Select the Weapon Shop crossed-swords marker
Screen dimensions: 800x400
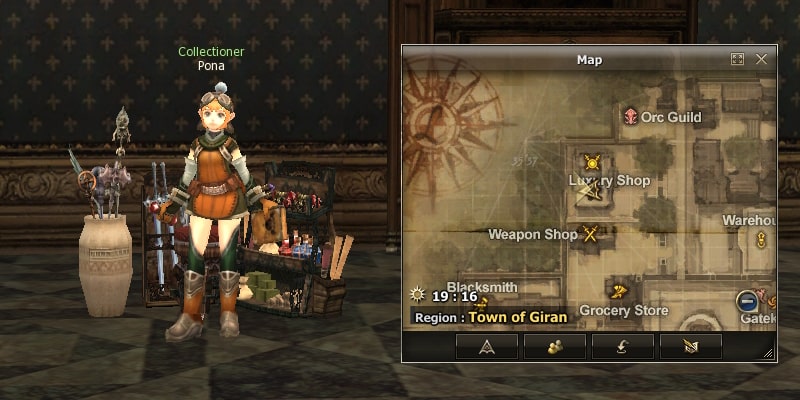[x=591, y=235]
